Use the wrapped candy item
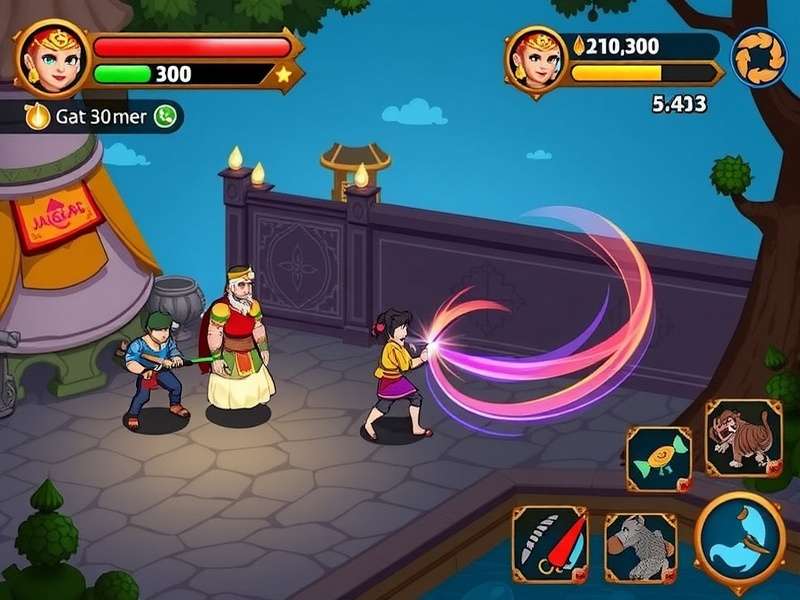Image resolution: width=800 pixels, height=600 pixels. pos(659,459)
